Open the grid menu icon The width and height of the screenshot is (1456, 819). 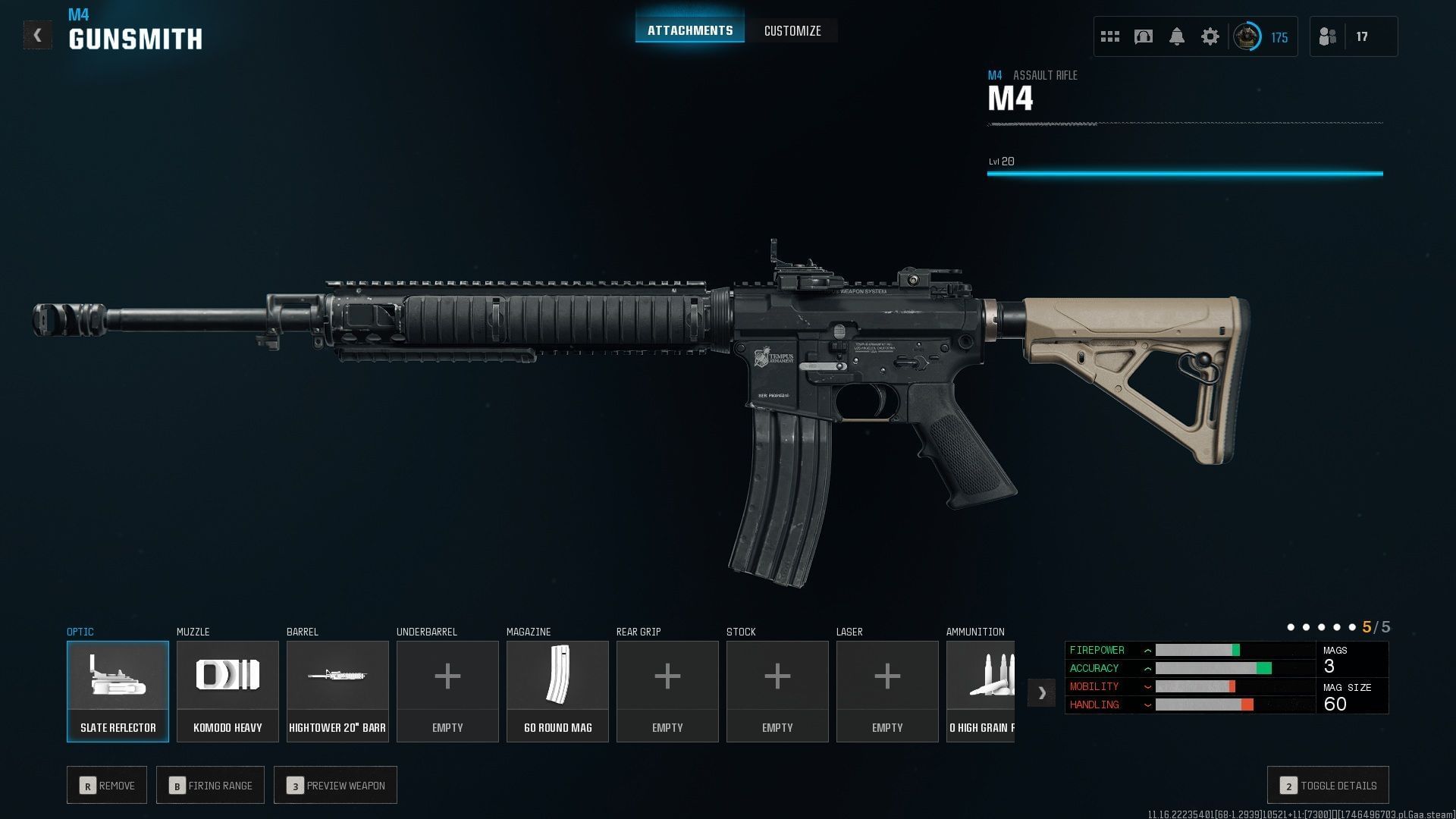(1109, 36)
